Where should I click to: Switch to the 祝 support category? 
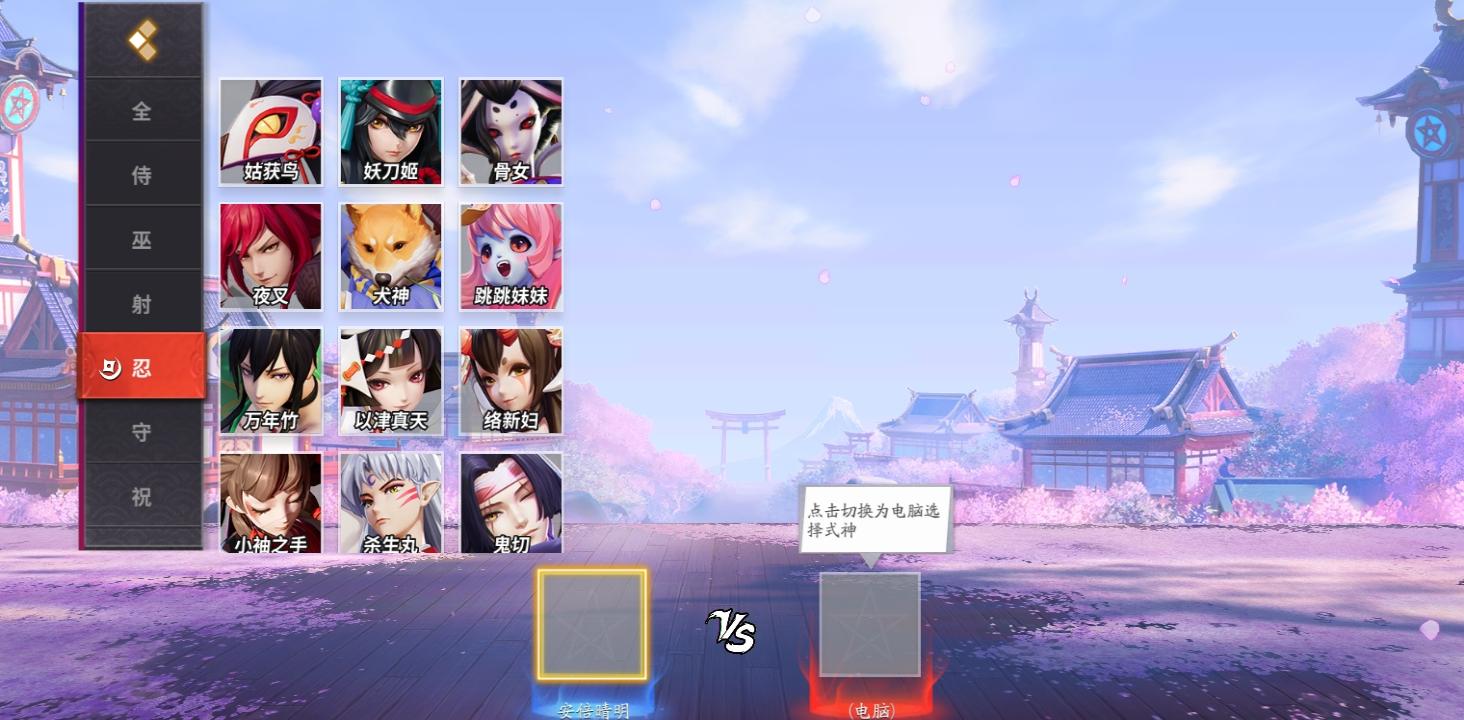tap(142, 496)
